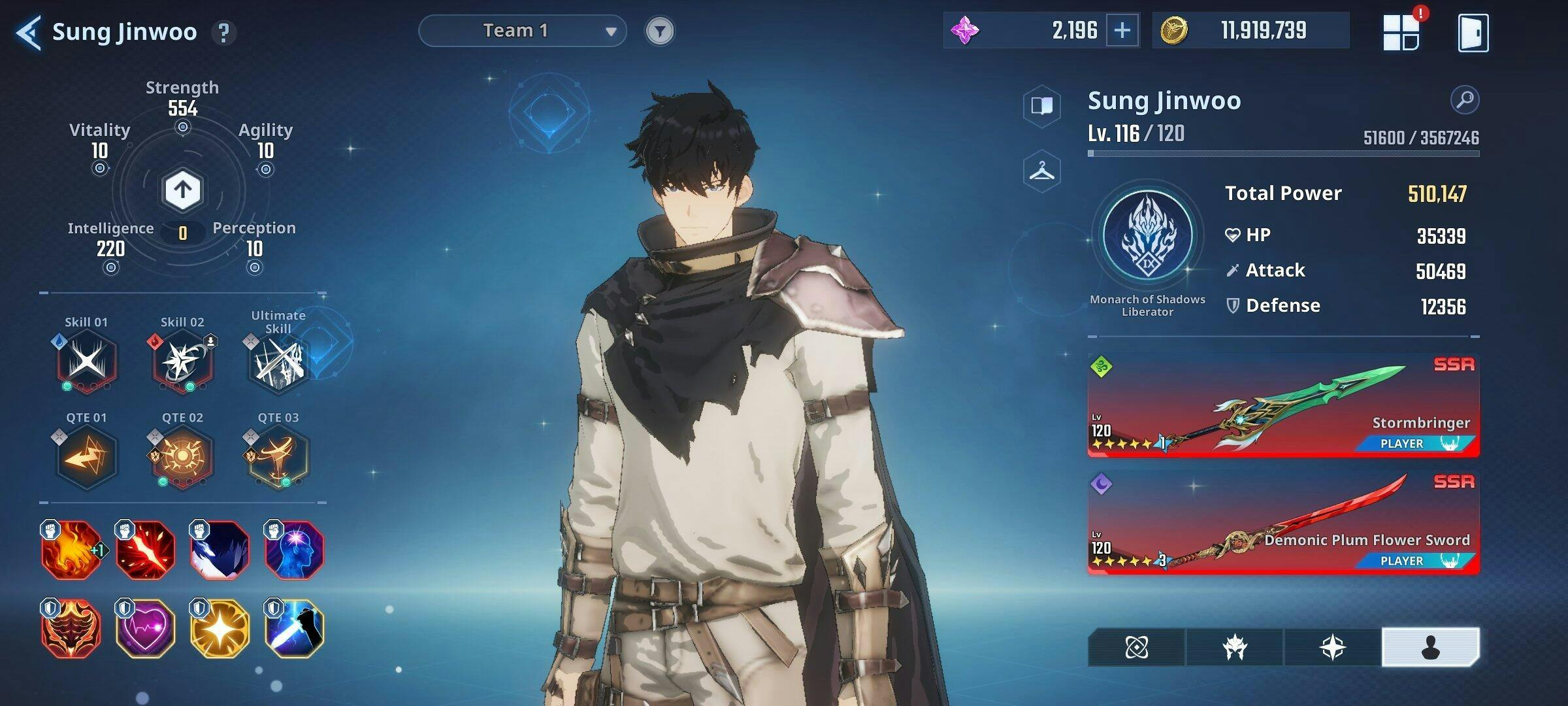Select the Skill 01 slot
Image resolution: width=1568 pixels, height=706 pixels.
[86, 361]
